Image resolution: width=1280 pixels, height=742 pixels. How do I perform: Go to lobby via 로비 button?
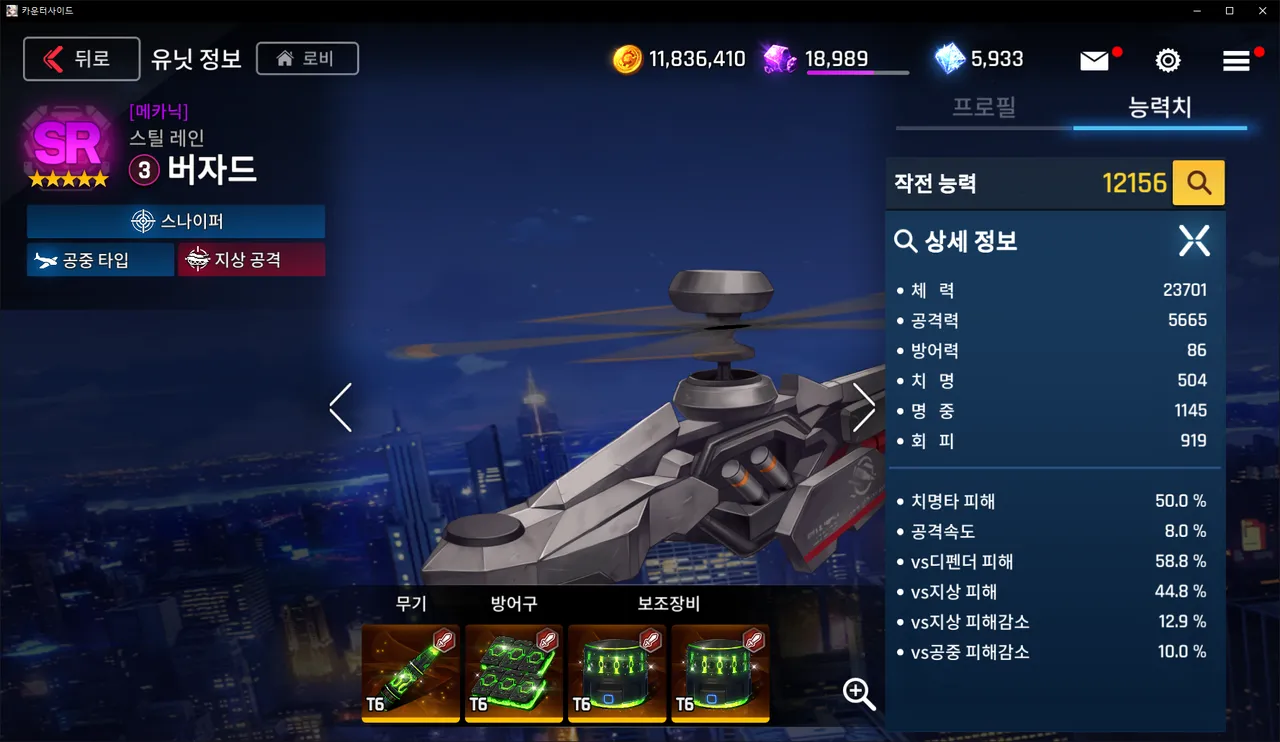[307, 58]
